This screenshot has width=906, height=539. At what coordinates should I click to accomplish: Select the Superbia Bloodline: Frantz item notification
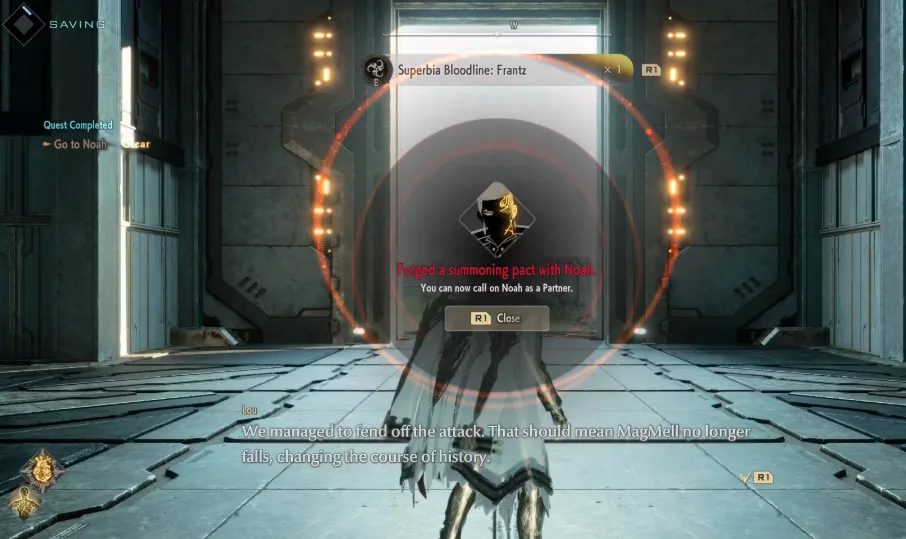[x=497, y=70]
